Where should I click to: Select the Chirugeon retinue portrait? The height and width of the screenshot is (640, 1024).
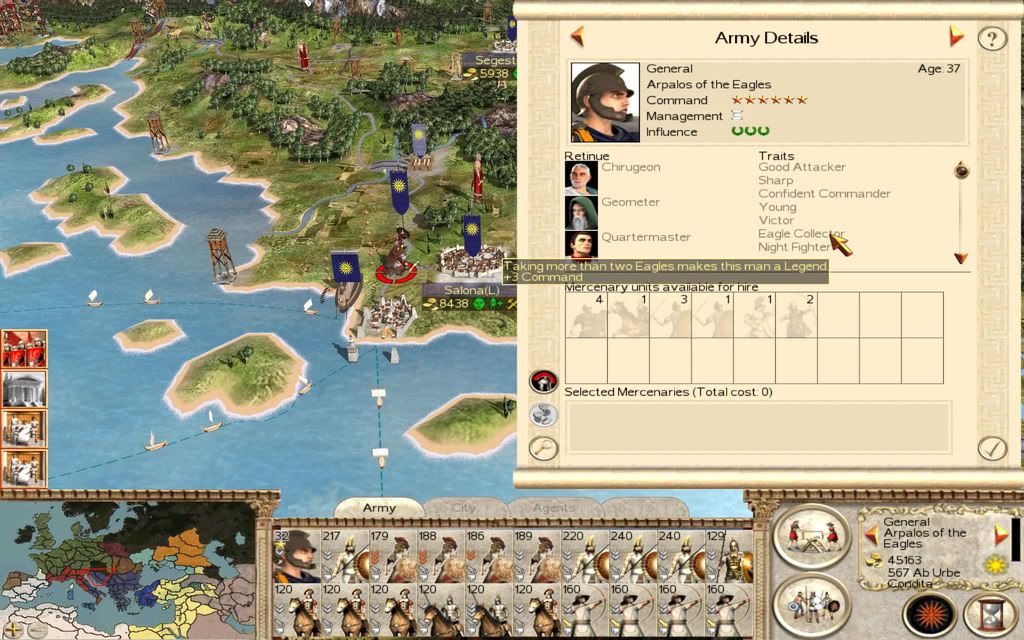581,178
